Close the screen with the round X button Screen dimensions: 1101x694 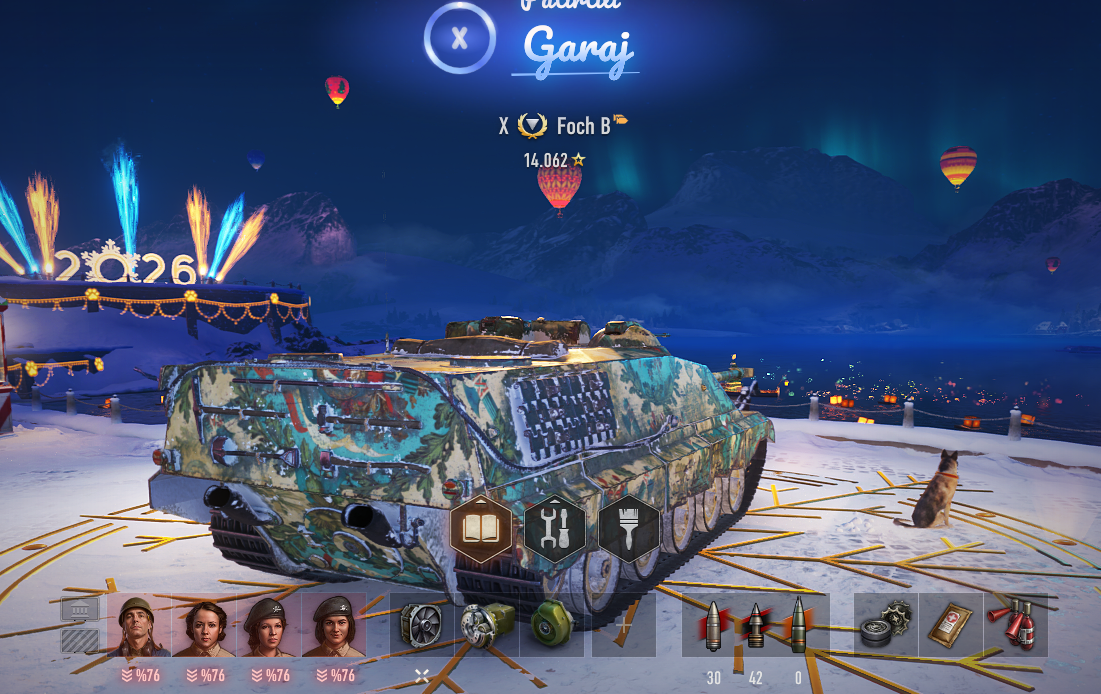point(459,39)
